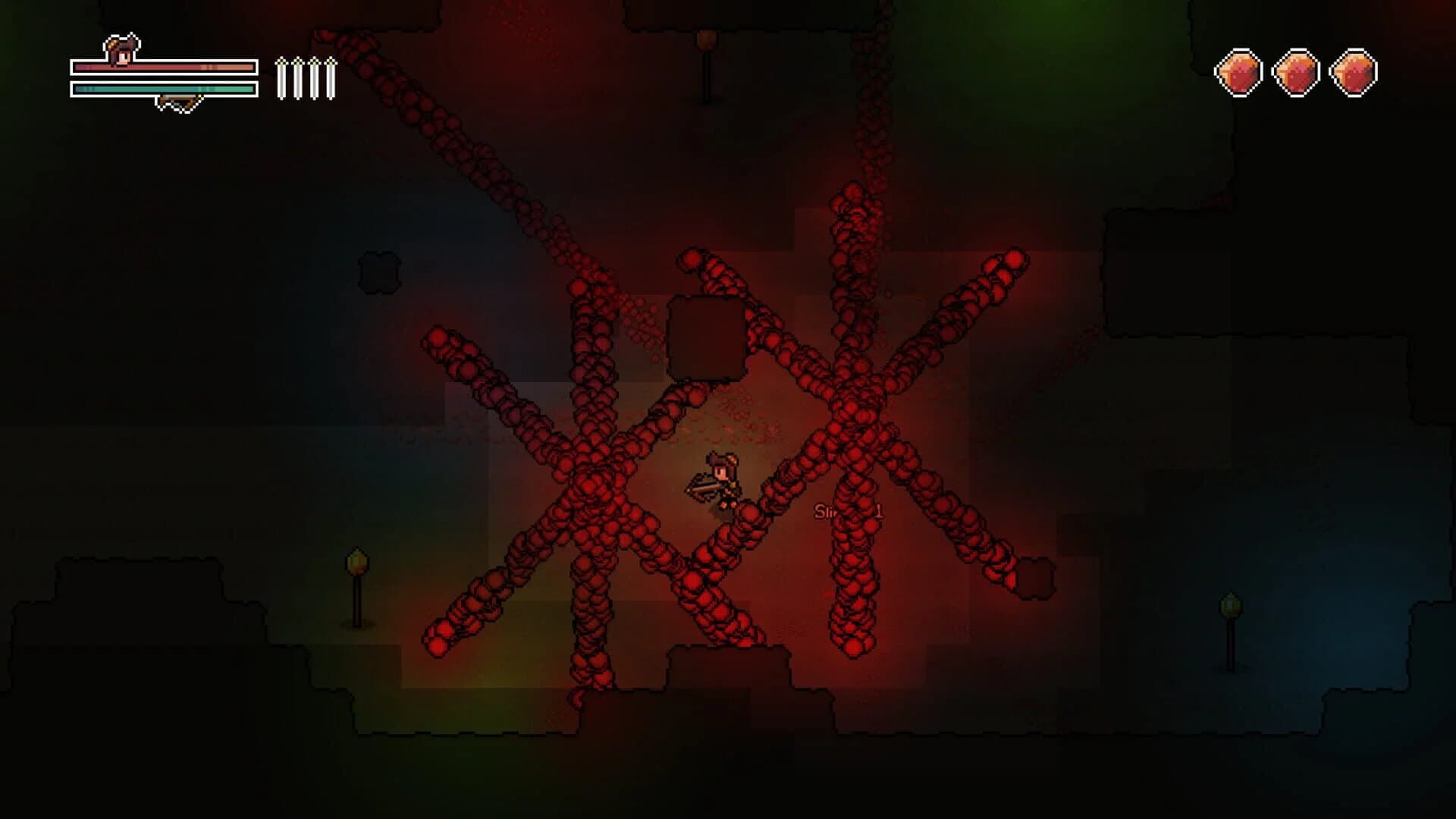Select the first gem icon top-right

pyautogui.click(x=1239, y=73)
